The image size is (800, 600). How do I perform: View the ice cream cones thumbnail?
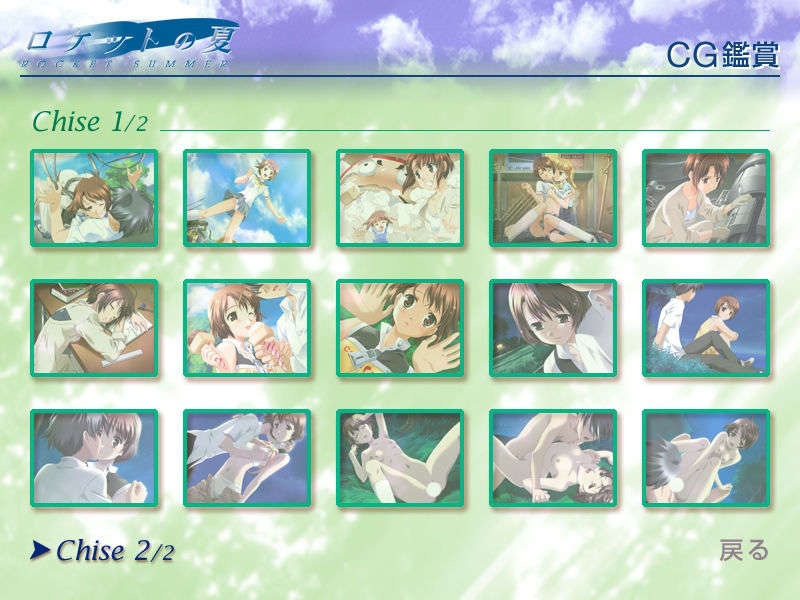click(247, 328)
